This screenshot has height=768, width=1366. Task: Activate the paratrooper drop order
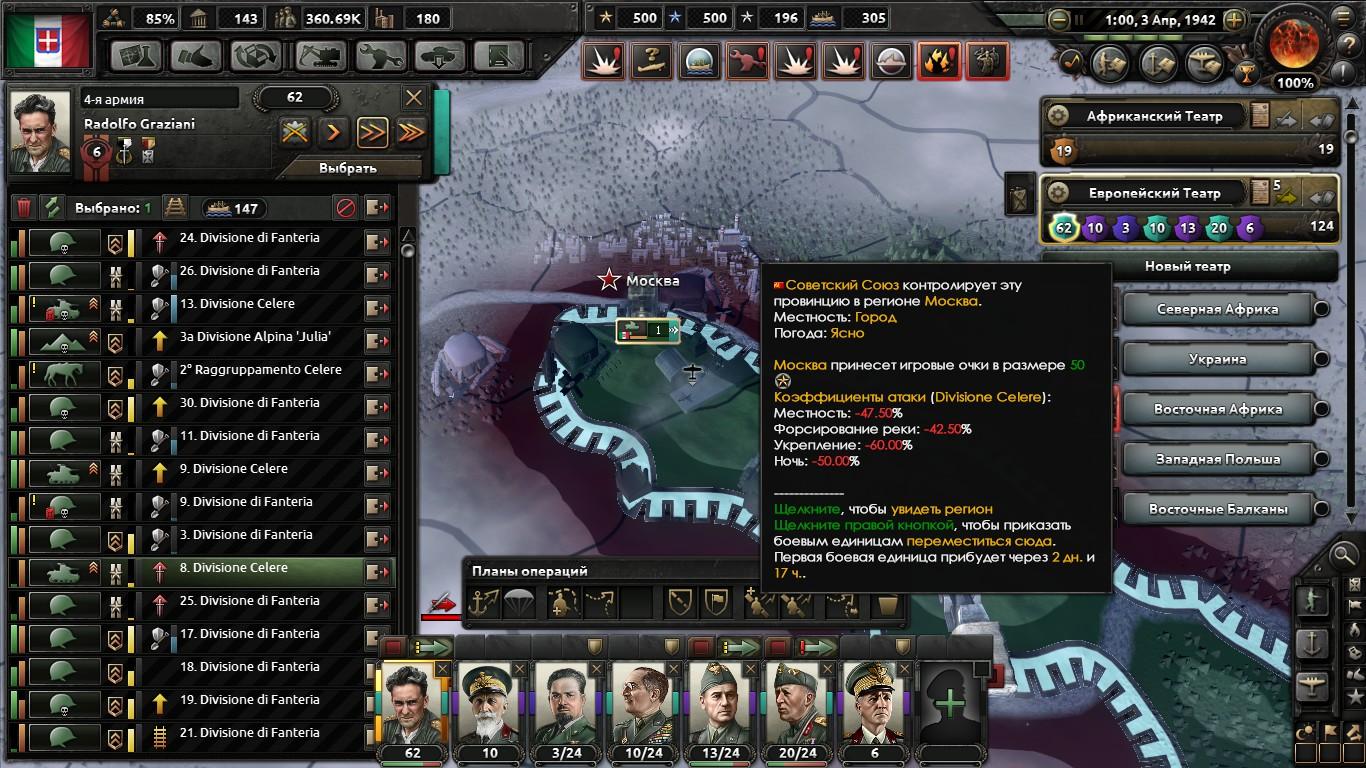pos(520,602)
